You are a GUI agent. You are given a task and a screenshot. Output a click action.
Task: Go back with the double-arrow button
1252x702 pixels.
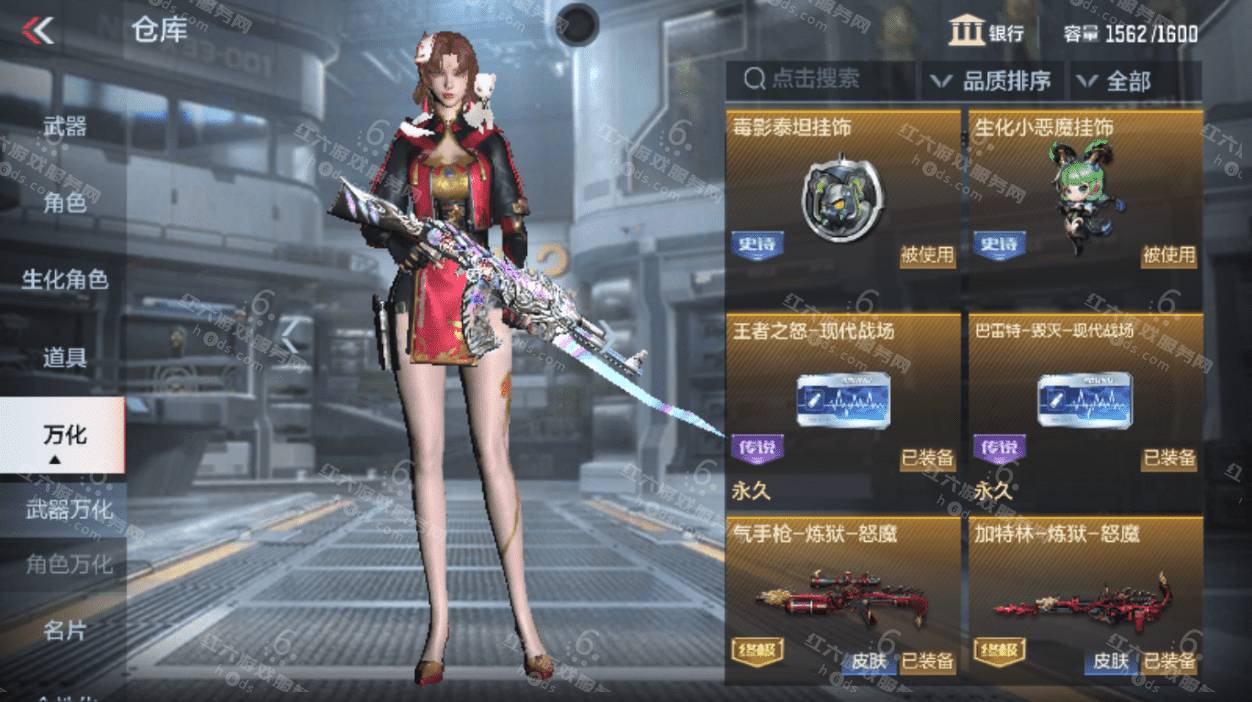tap(39, 31)
